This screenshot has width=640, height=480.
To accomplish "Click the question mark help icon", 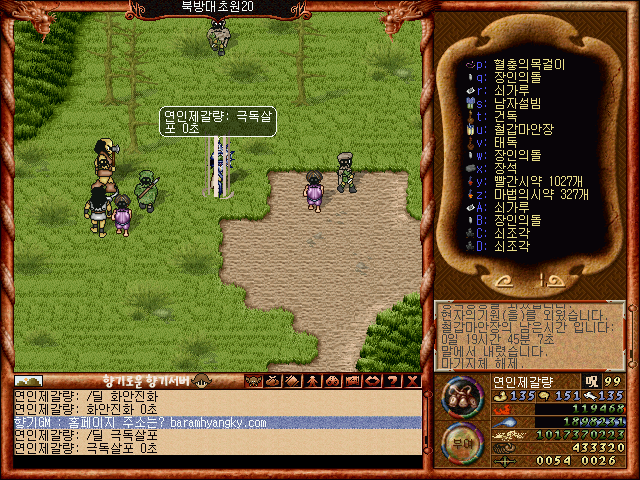I will 393,380.
